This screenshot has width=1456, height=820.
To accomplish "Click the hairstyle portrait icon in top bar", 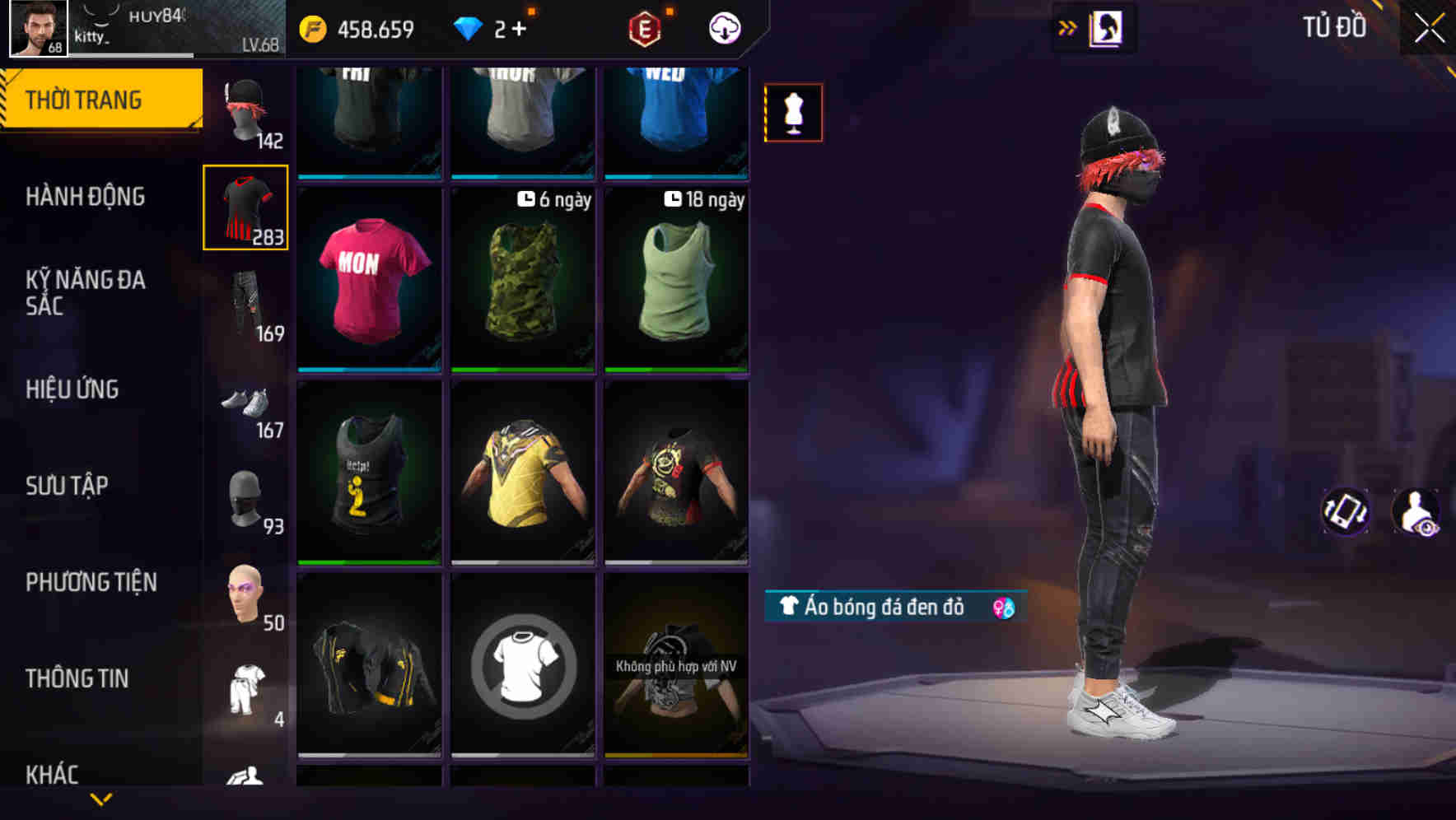I will coord(1105,26).
